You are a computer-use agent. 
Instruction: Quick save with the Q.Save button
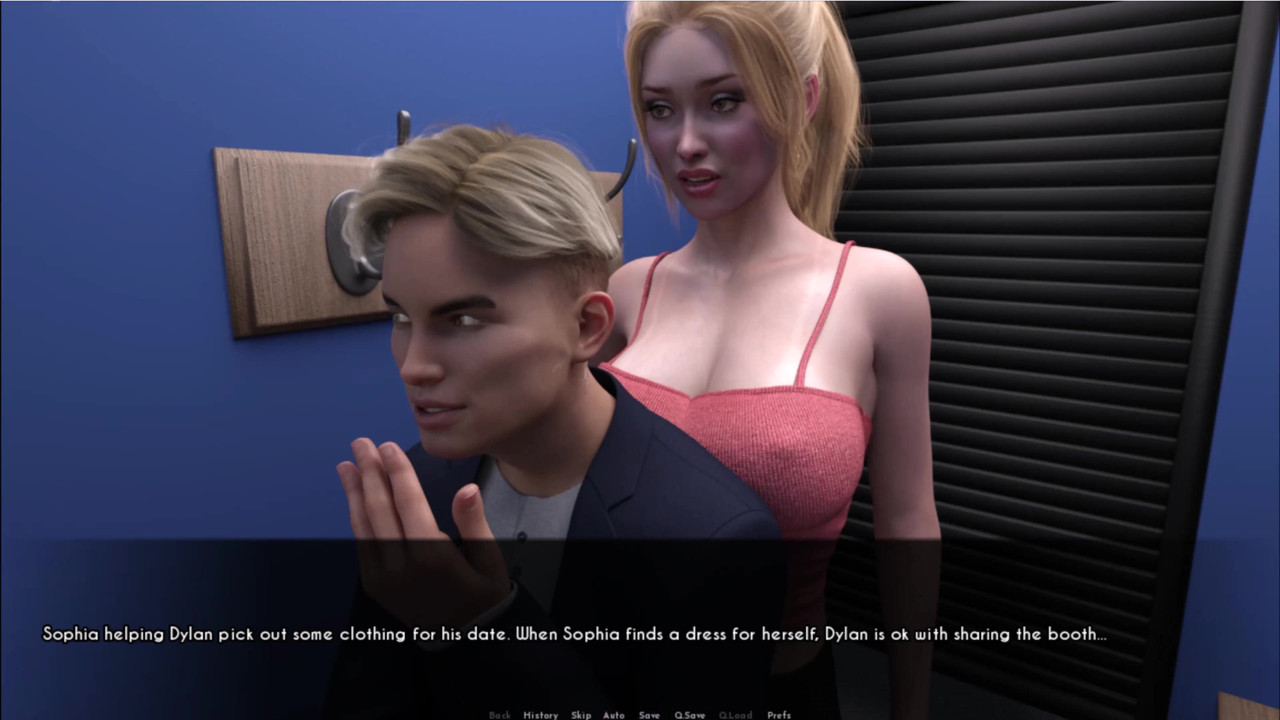689,715
